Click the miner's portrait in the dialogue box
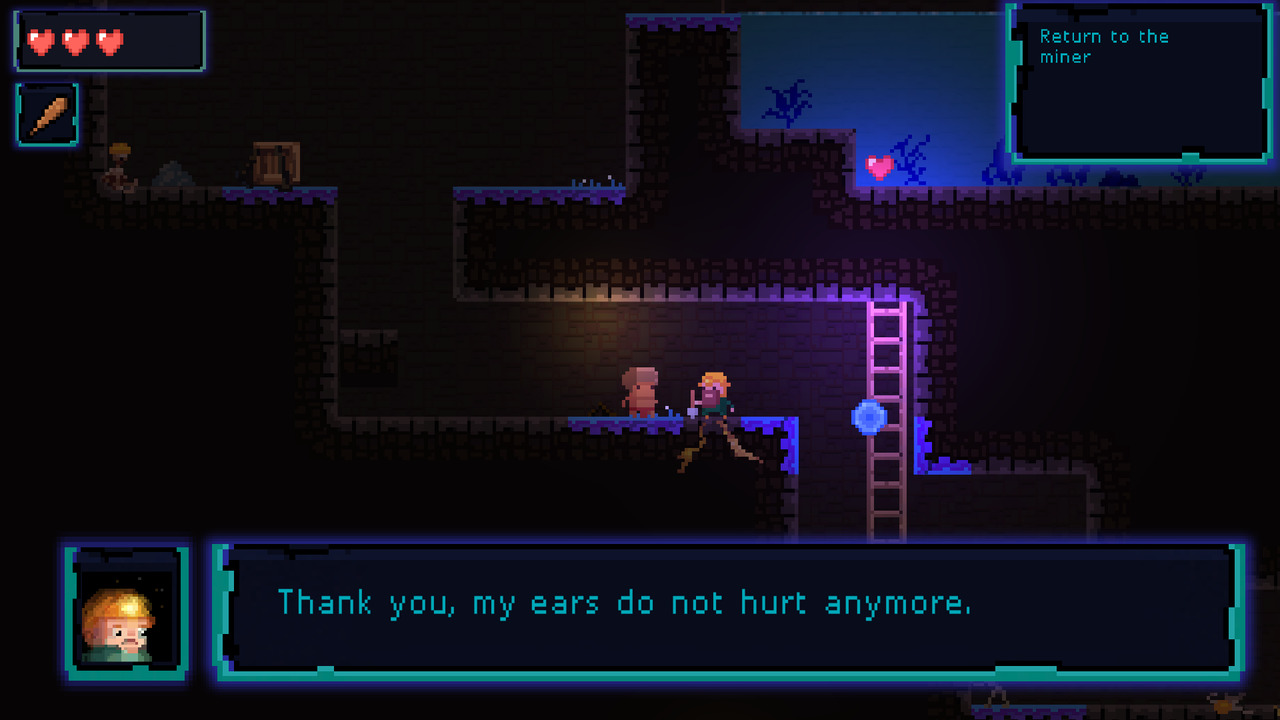 click(x=126, y=608)
